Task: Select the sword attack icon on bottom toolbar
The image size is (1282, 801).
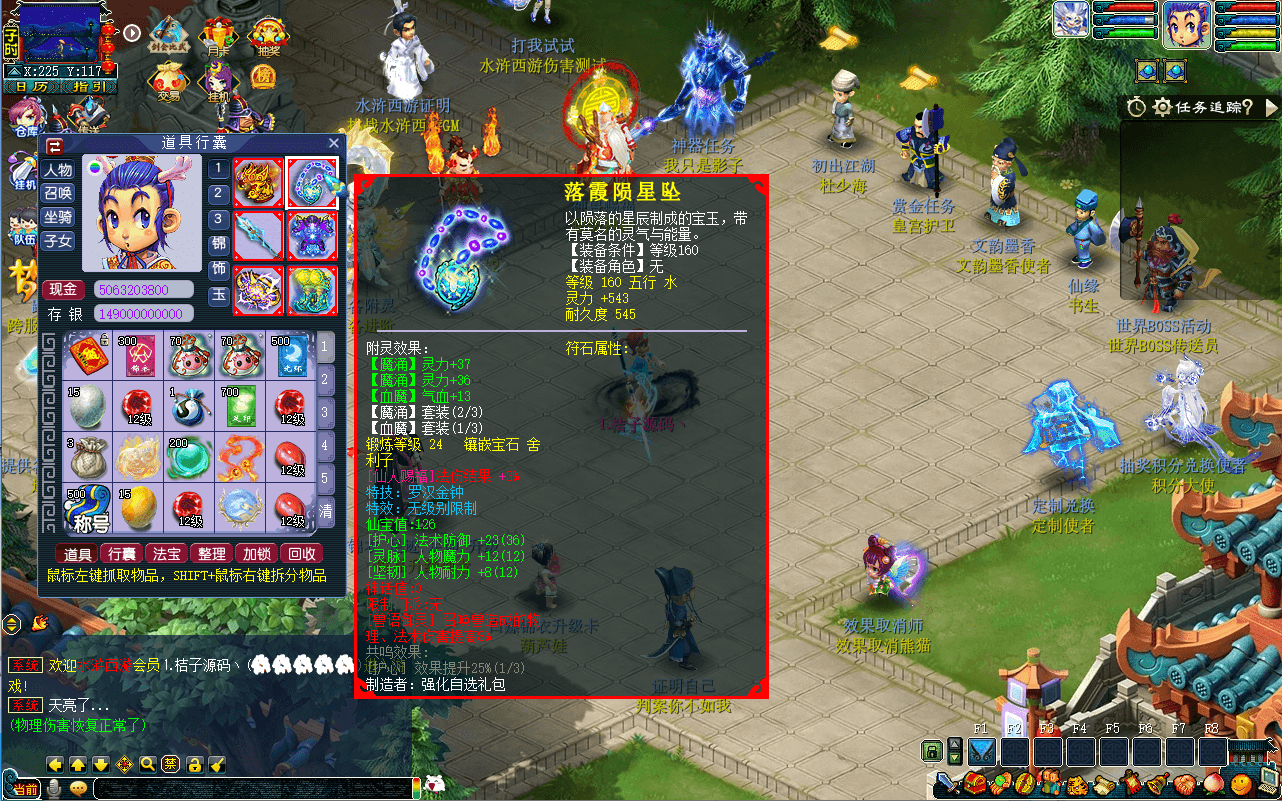Action: tap(947, 785)
